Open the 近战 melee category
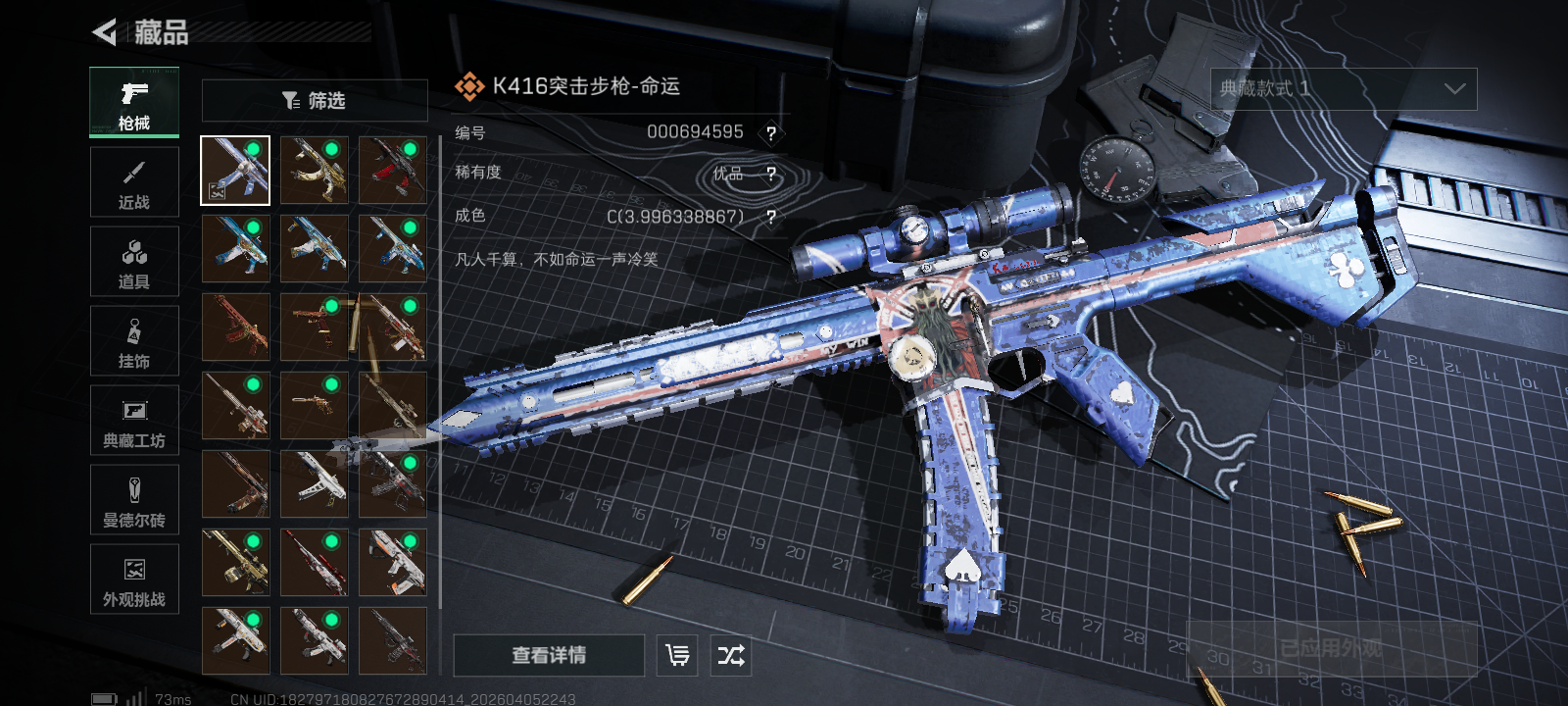 134,182
